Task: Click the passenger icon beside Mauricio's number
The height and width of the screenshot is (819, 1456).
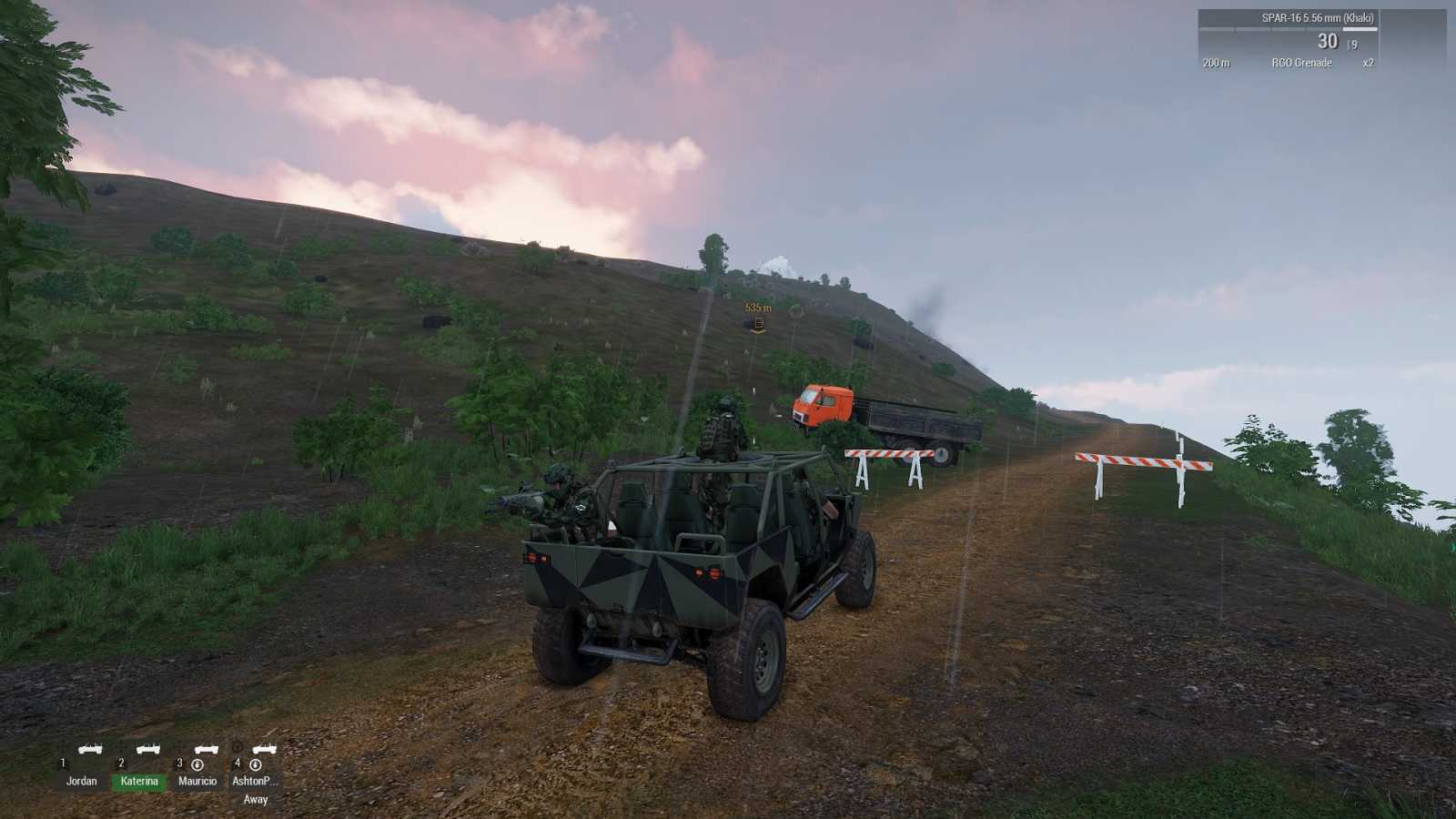Action: [x=198, y=764]
